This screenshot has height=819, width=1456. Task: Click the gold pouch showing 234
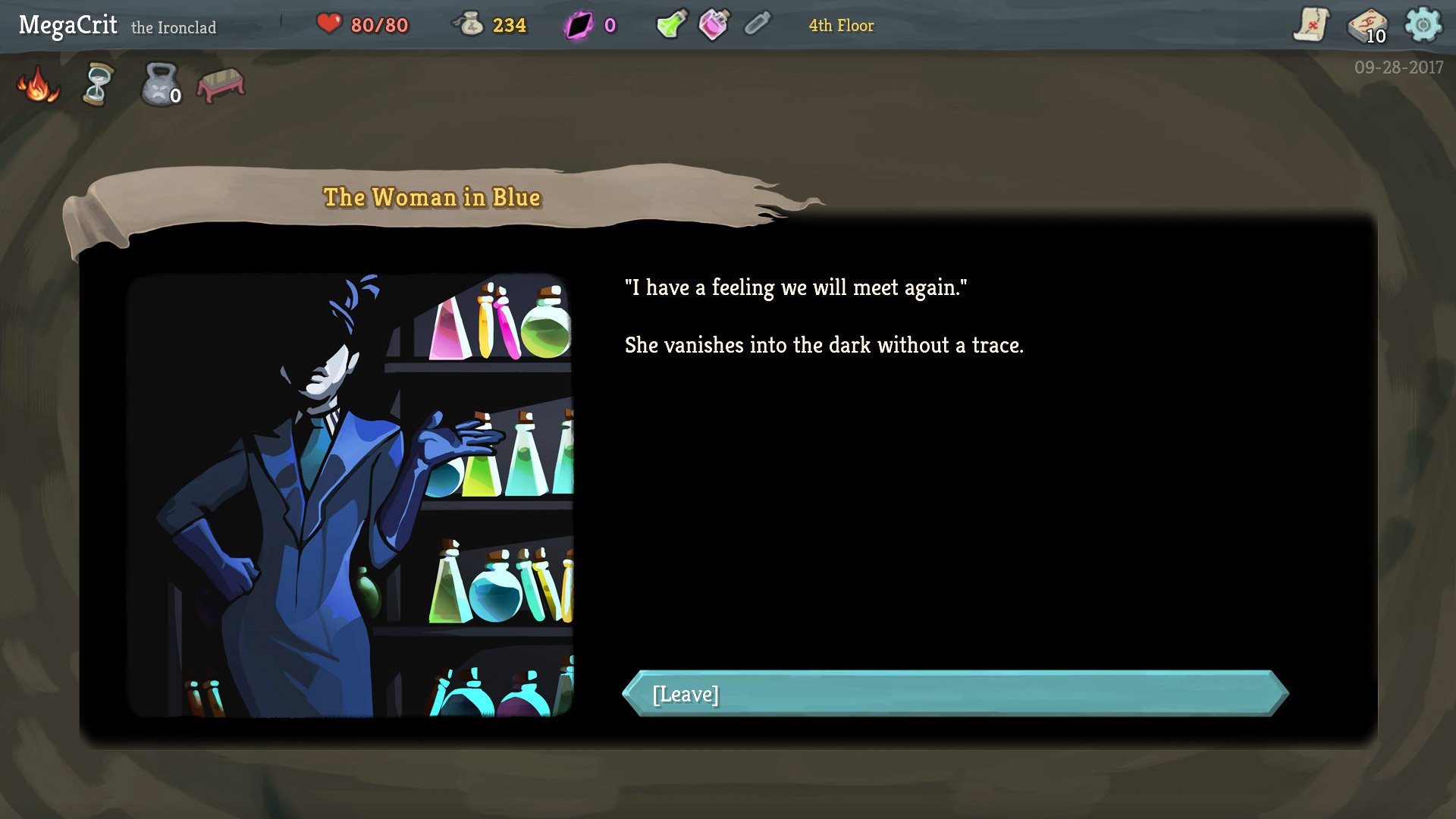click(489, 24)
